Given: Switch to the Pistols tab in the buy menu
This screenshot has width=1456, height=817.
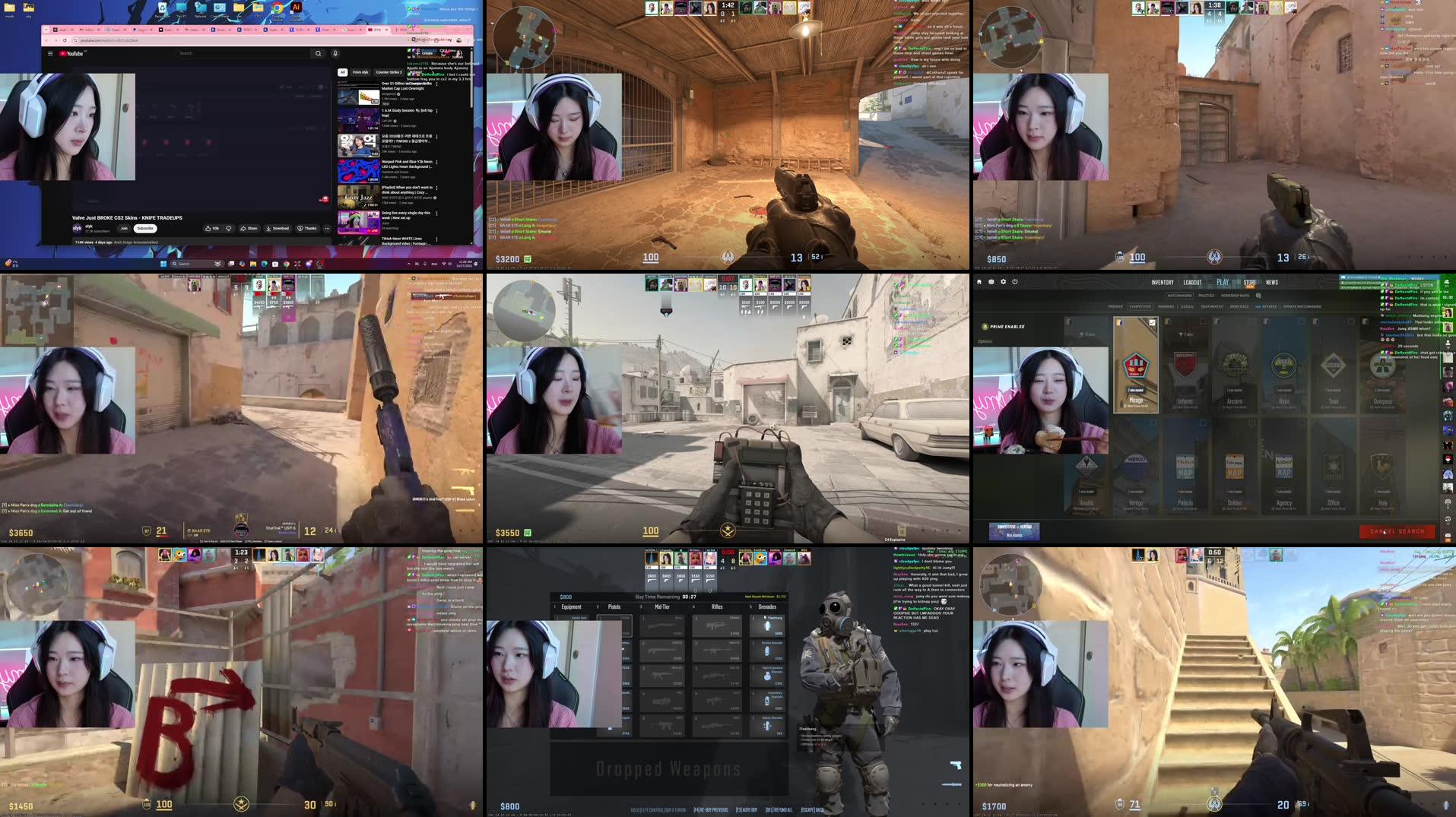Looking at the screenshot, I should (x=614, y=607).
